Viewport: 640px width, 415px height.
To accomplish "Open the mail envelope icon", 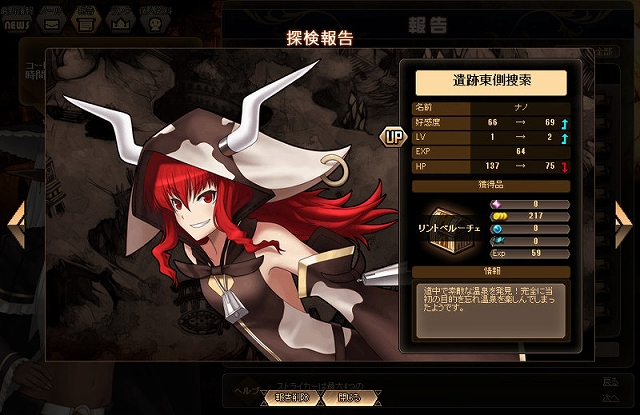I will point(51,17).
